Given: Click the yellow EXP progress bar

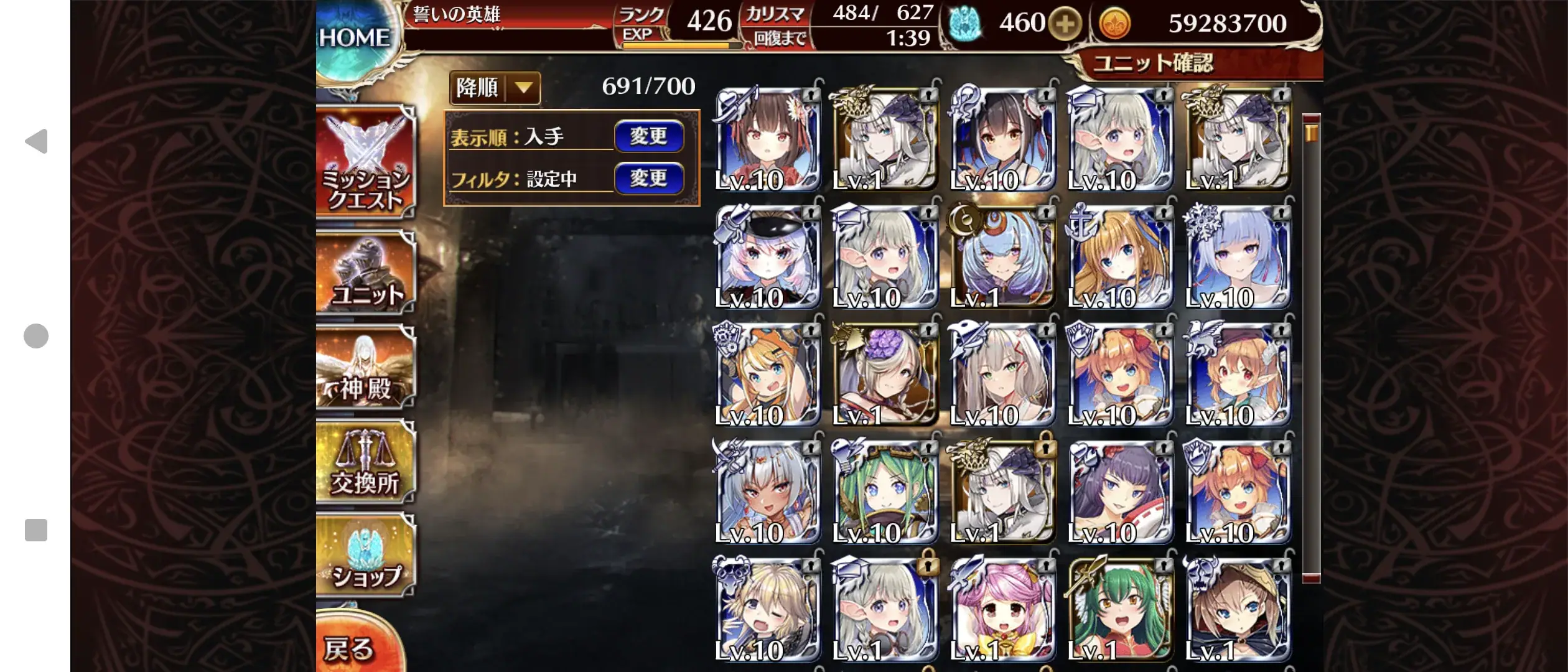Looking at the screenshot, I should (675, 45).
